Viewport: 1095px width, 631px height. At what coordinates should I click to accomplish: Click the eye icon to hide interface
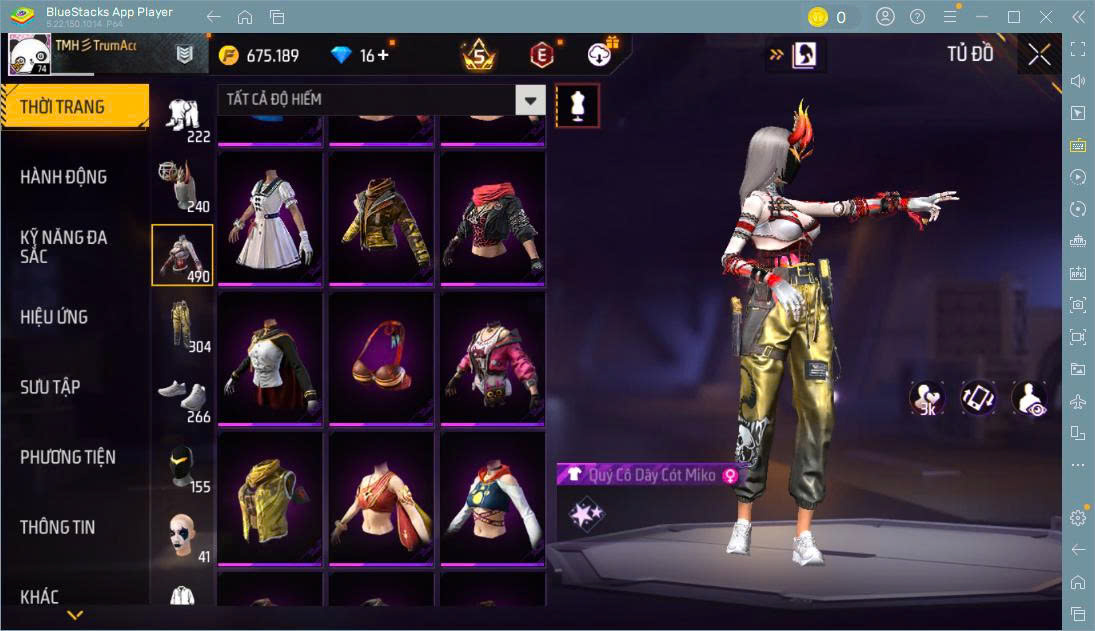tap(1029, 398)
